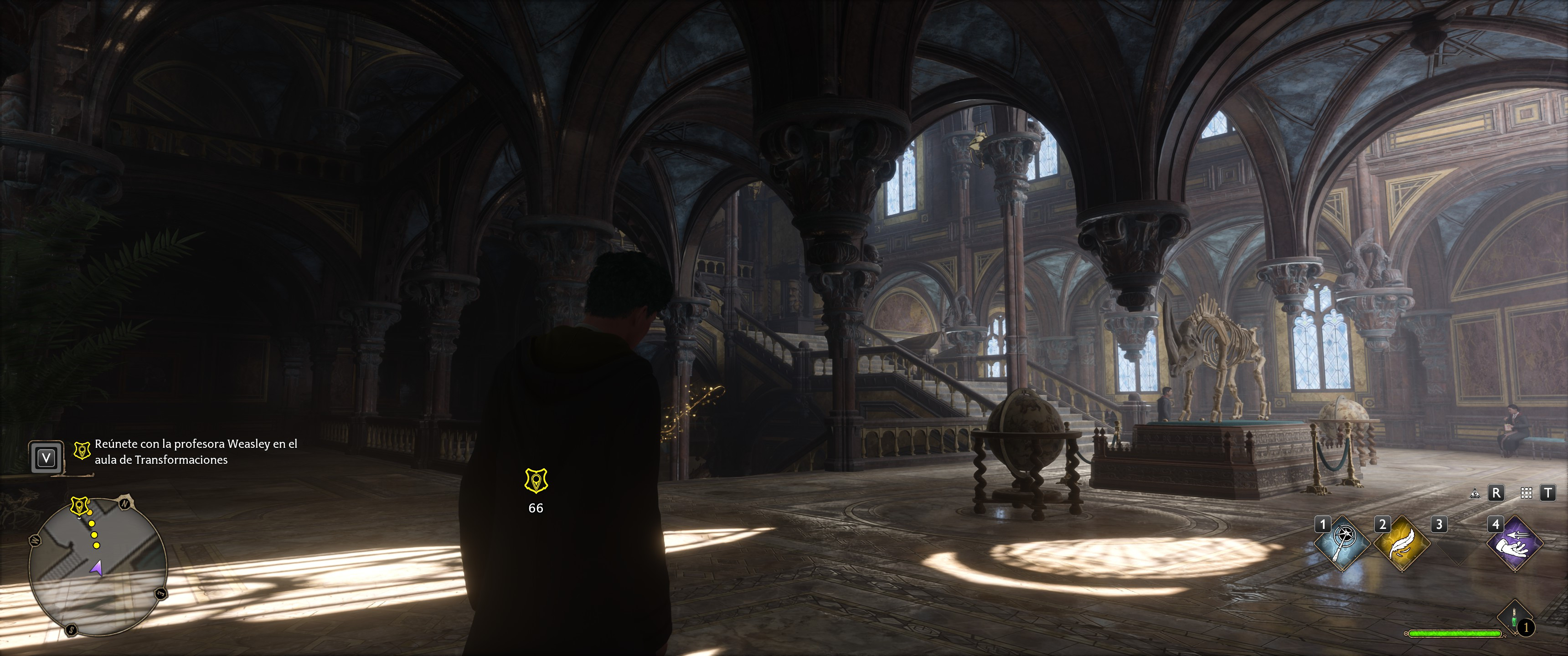This screenshot has height=656, width=1568.
Task: Click the yellow waypoint marker showing 66
Action: pyautogui.click(x=536, y=480)
